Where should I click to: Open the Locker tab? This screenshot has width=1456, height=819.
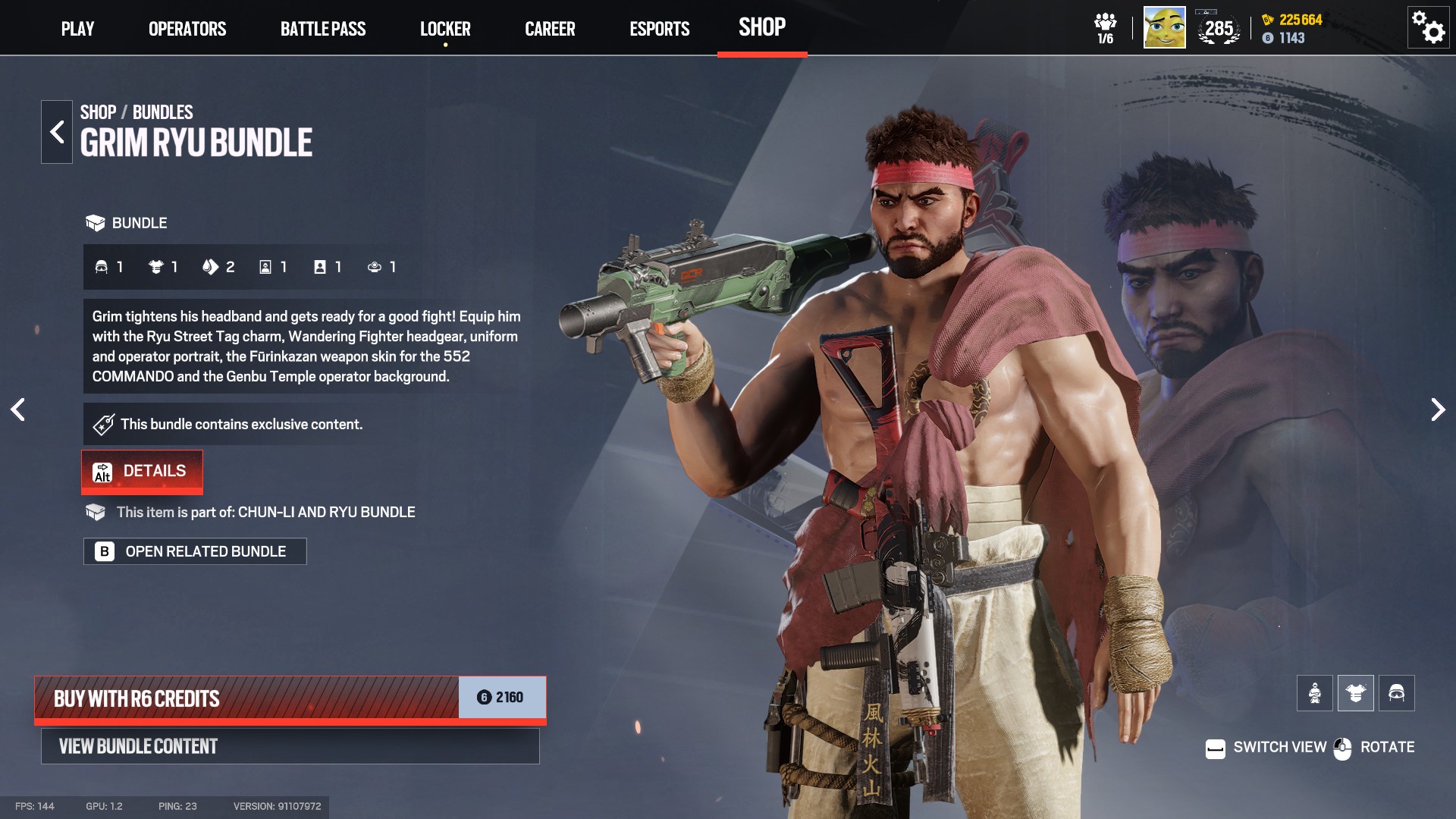tap(445, 29)
